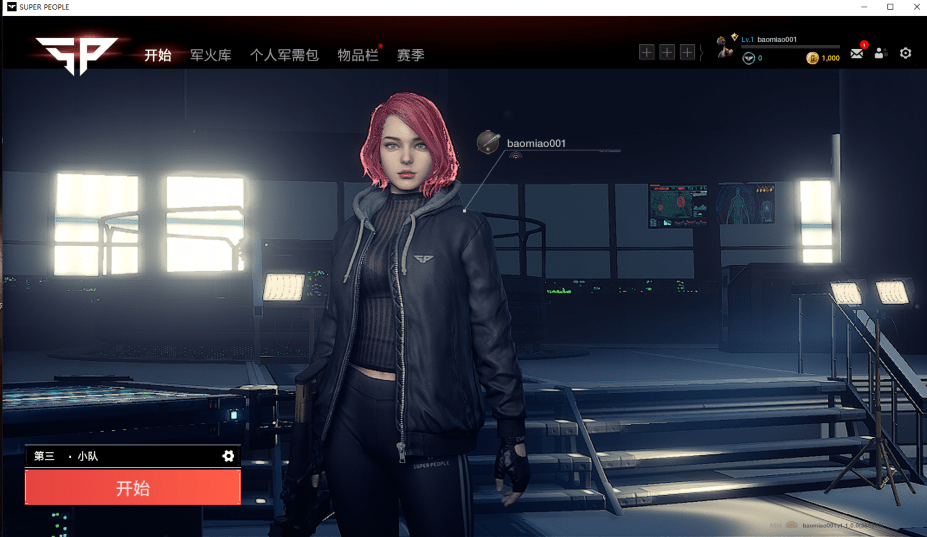Close the SUPER PEOPLE window
Image resolution: width=927 pixels, height=537 pixels.
[x=917, y=7]
